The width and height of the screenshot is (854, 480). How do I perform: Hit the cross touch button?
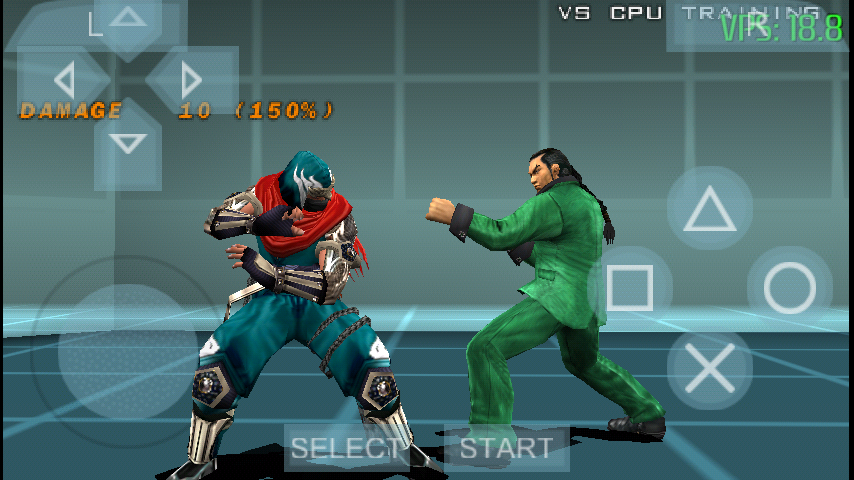[x=709, y=368]
